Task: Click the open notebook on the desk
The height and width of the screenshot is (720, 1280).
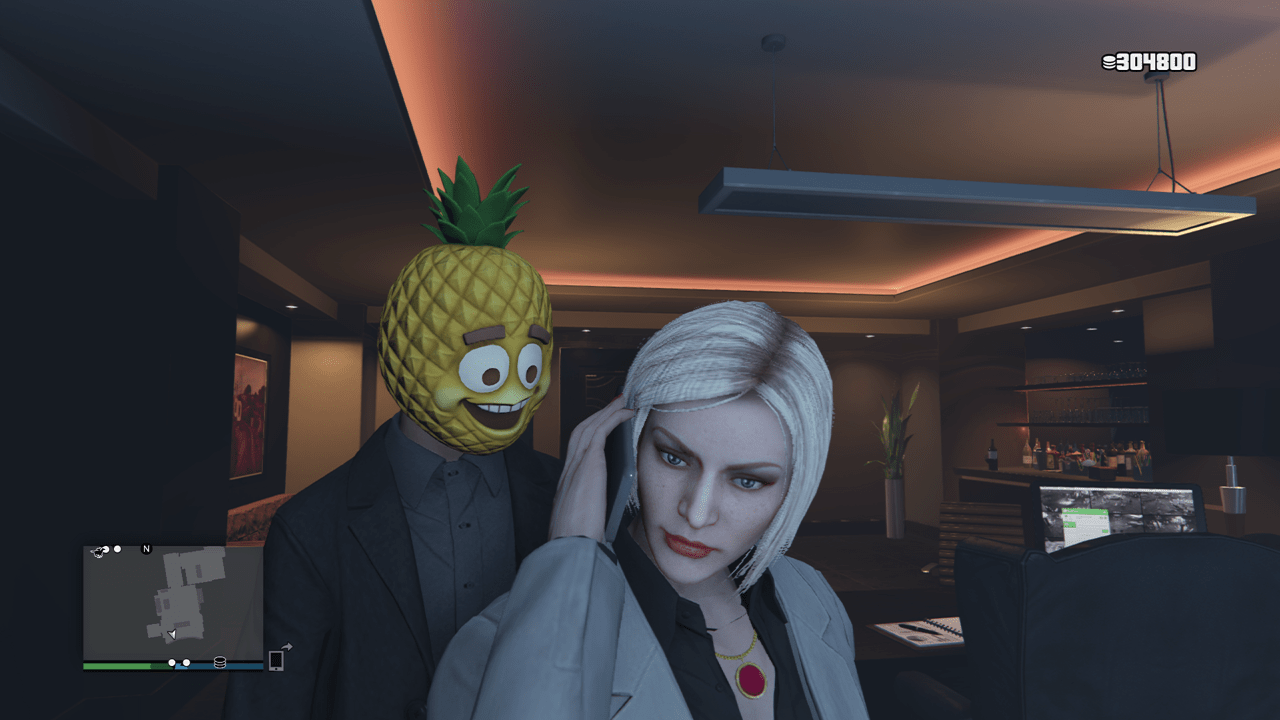Action: pos(920,630)
